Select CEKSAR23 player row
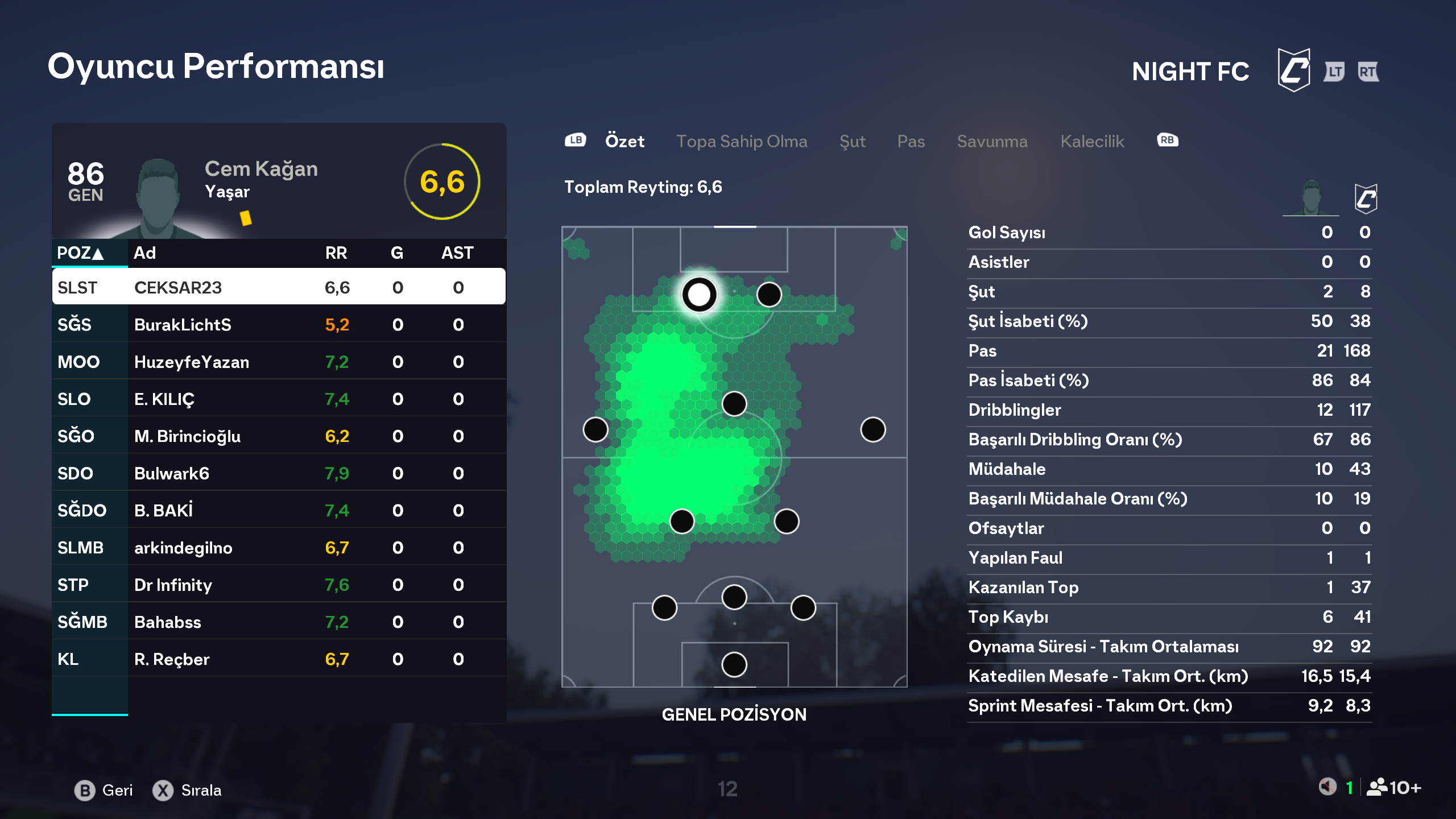Image resolution: width=1456 pixels, height=819 pixels. (279, 287)
